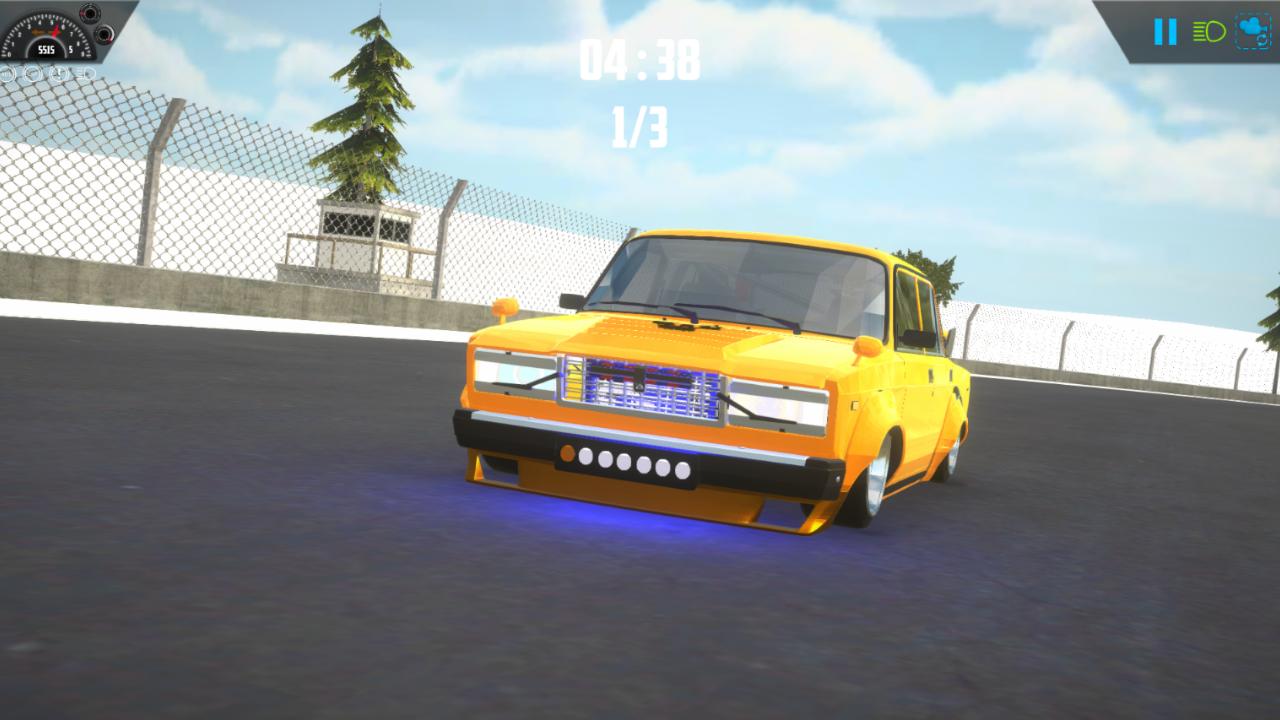
Task: Click the 5515 RPM readout
Action: [46, 48]
